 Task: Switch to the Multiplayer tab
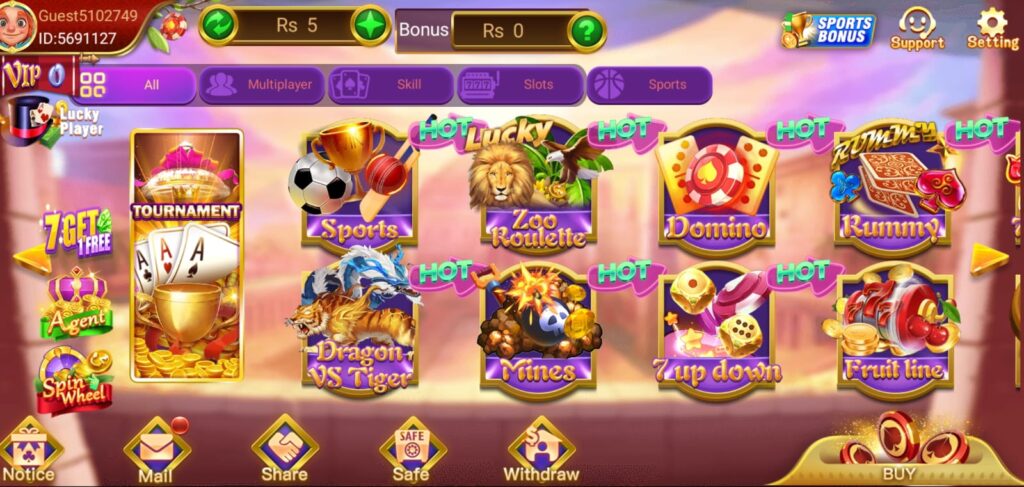click(x=262, y=85)
